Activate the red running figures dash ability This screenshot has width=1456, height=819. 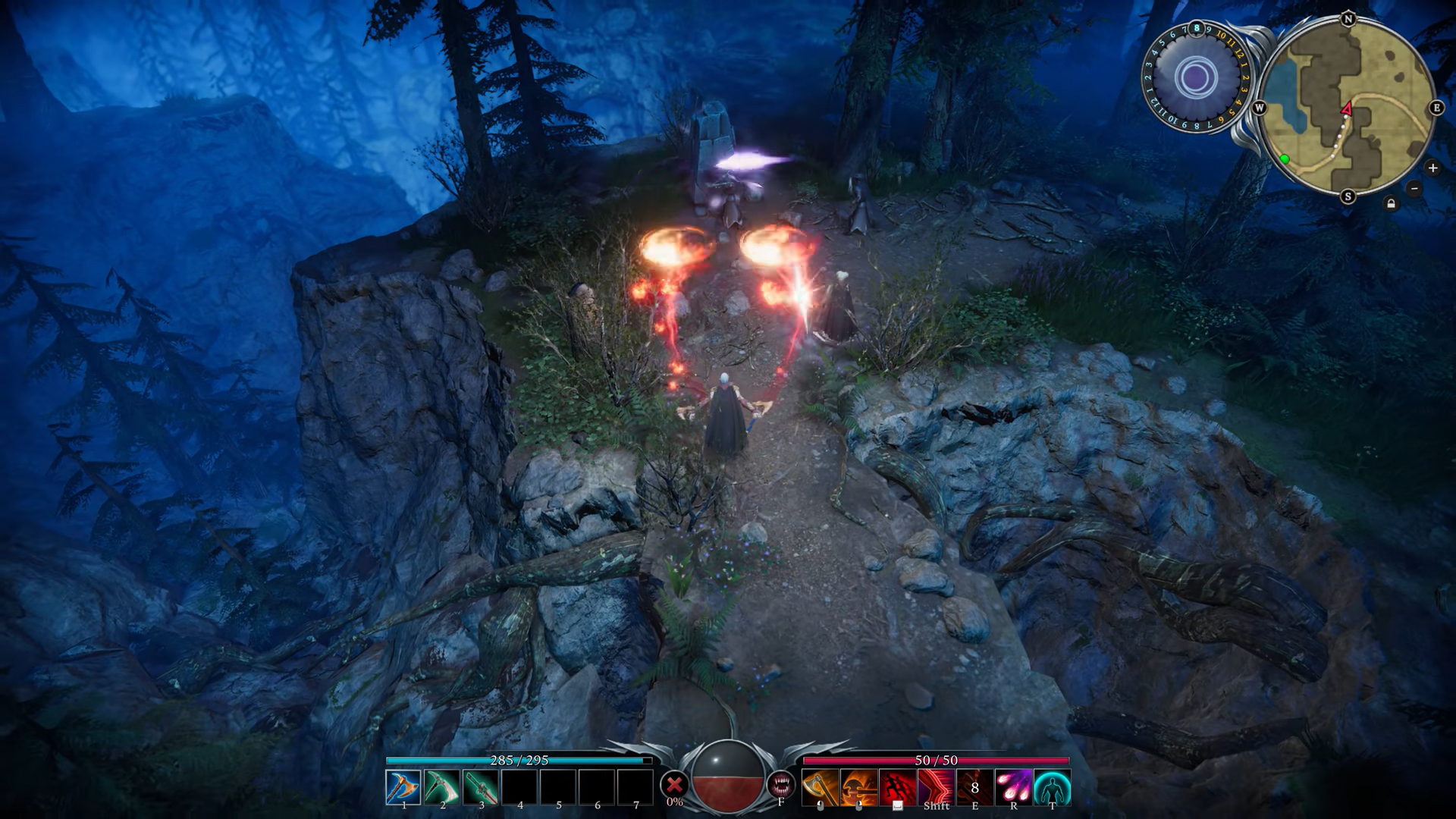(897, 787)
